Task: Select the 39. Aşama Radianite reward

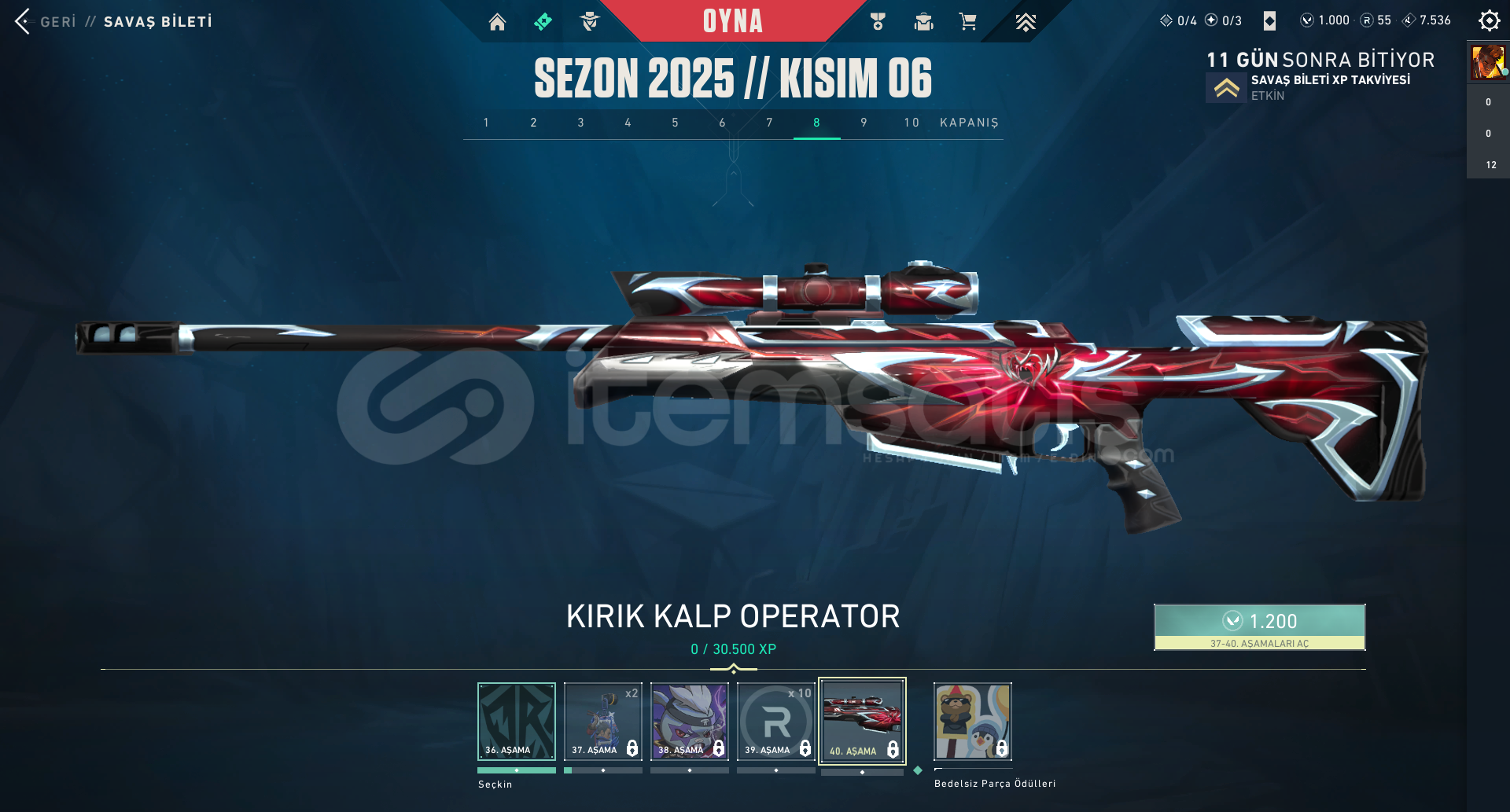Action: tap(776, 721)
